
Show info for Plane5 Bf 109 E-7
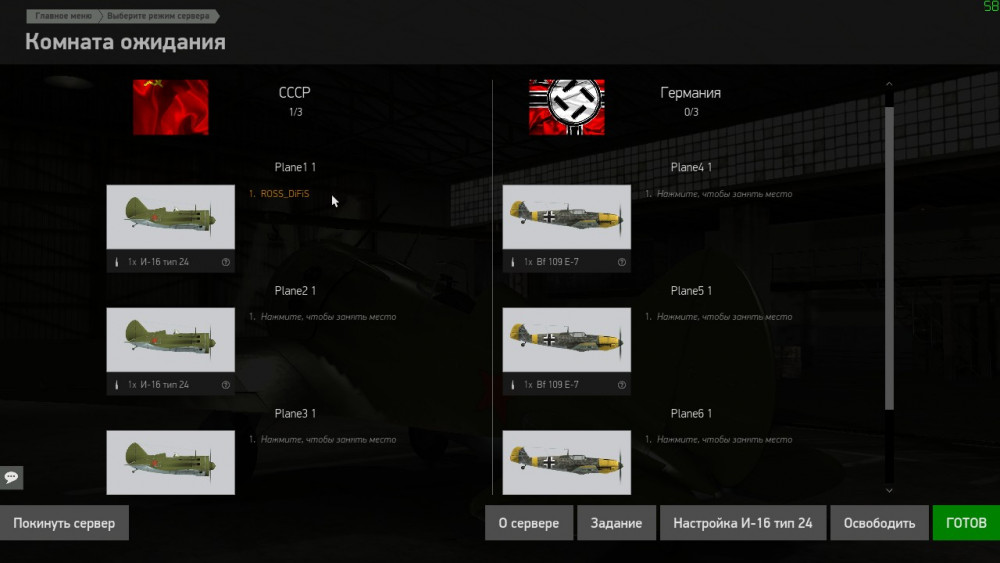pos(622,385)
